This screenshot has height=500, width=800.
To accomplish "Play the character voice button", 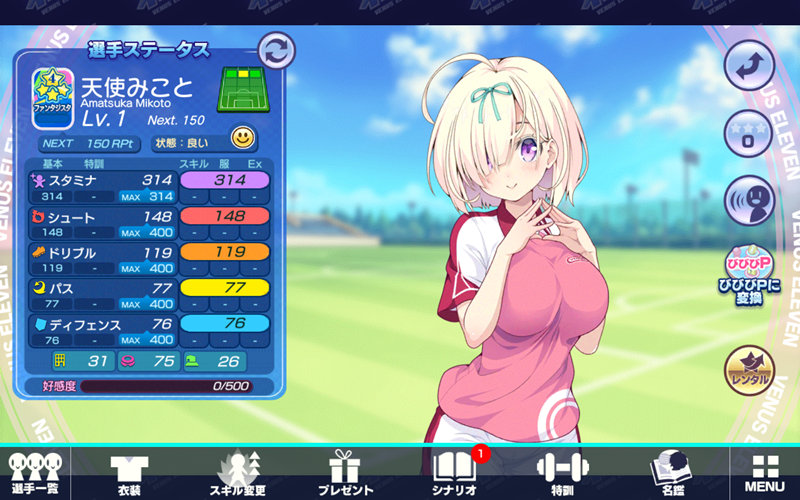I will point(750,200).
